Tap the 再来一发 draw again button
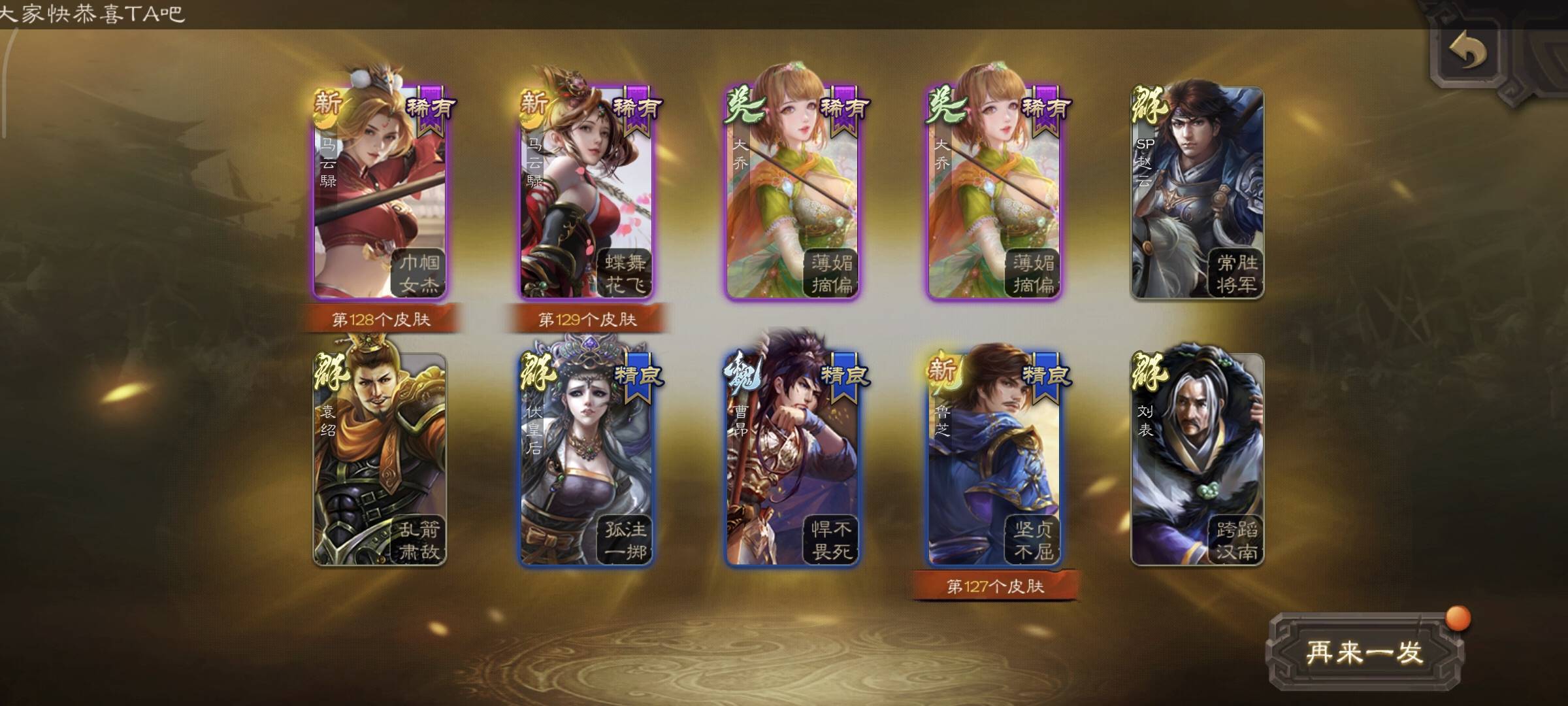 1364,652
